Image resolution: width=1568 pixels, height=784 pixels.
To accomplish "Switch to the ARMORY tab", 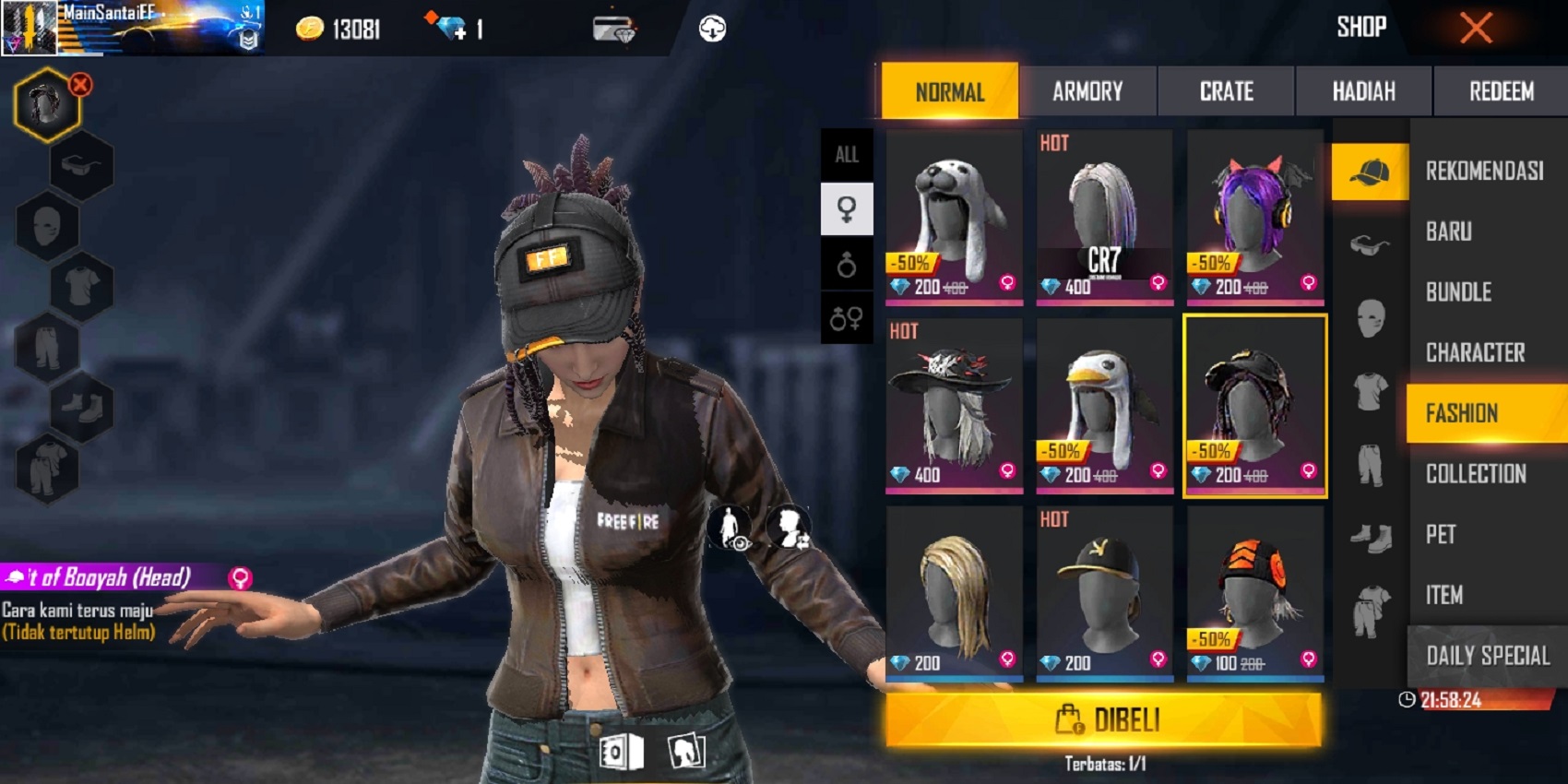I will pyautogui.click(x=1088, y=91).
